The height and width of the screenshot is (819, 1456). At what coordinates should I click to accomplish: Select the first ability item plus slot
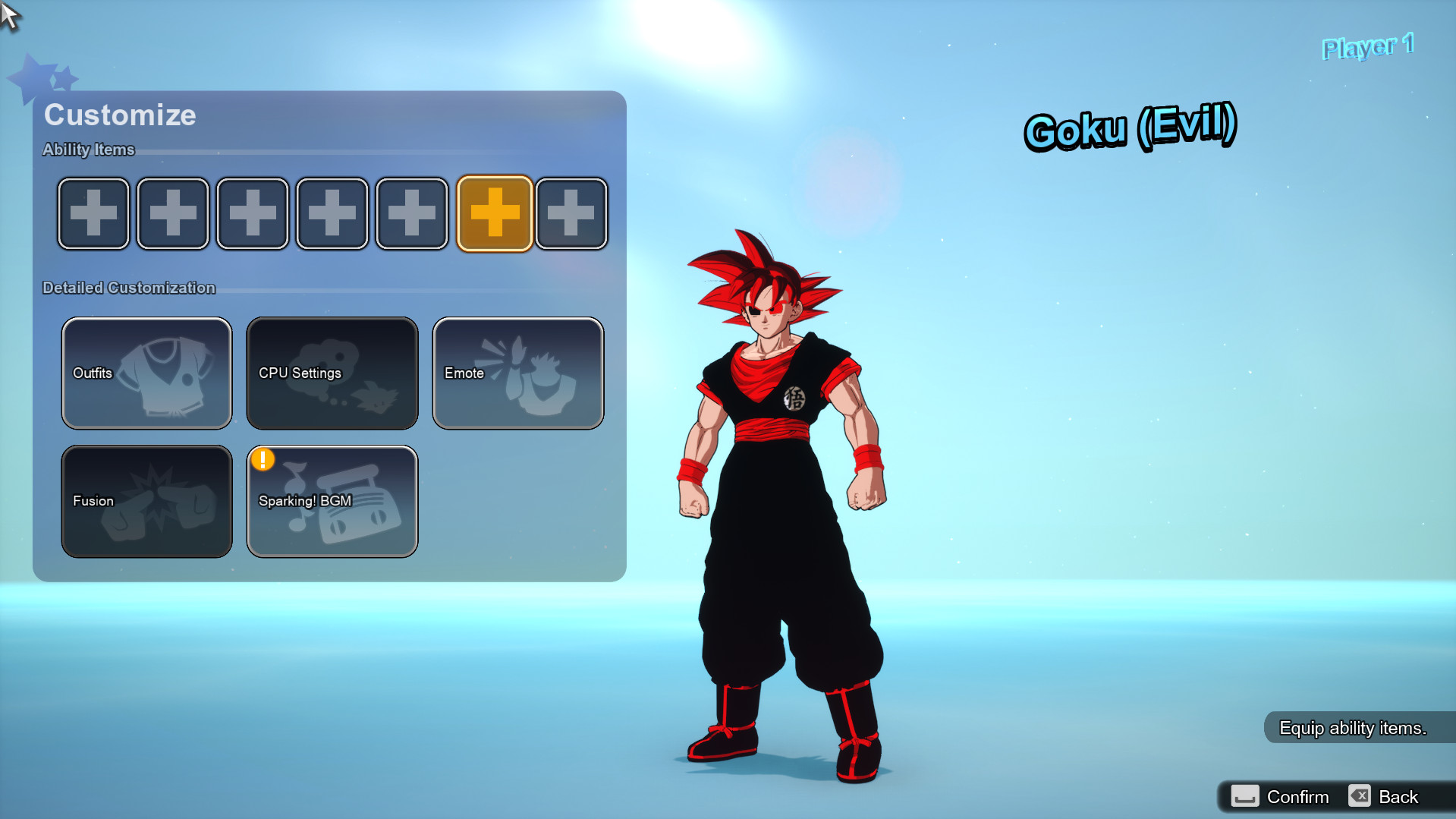(93, 213)
